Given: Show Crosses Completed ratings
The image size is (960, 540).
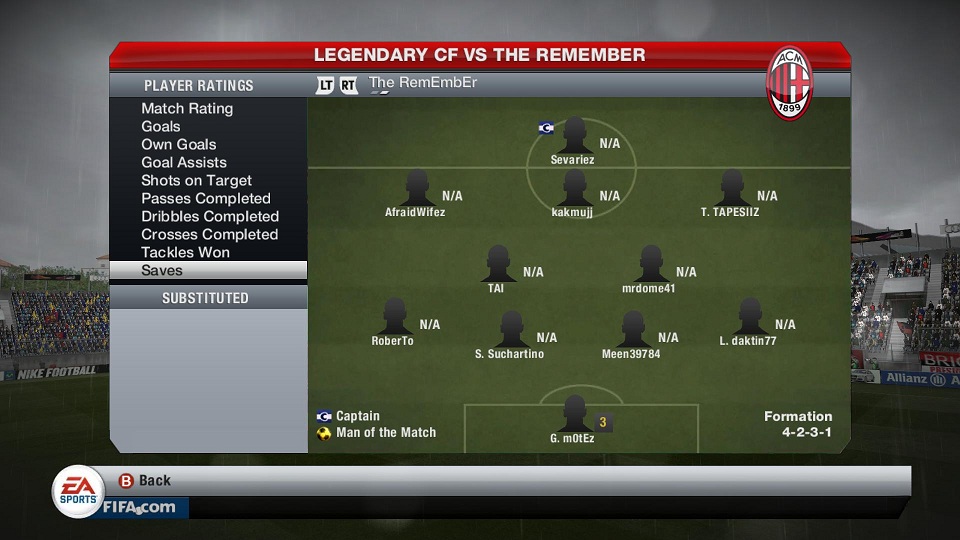Looking at the screenshot, I should (x=209, y=234).
